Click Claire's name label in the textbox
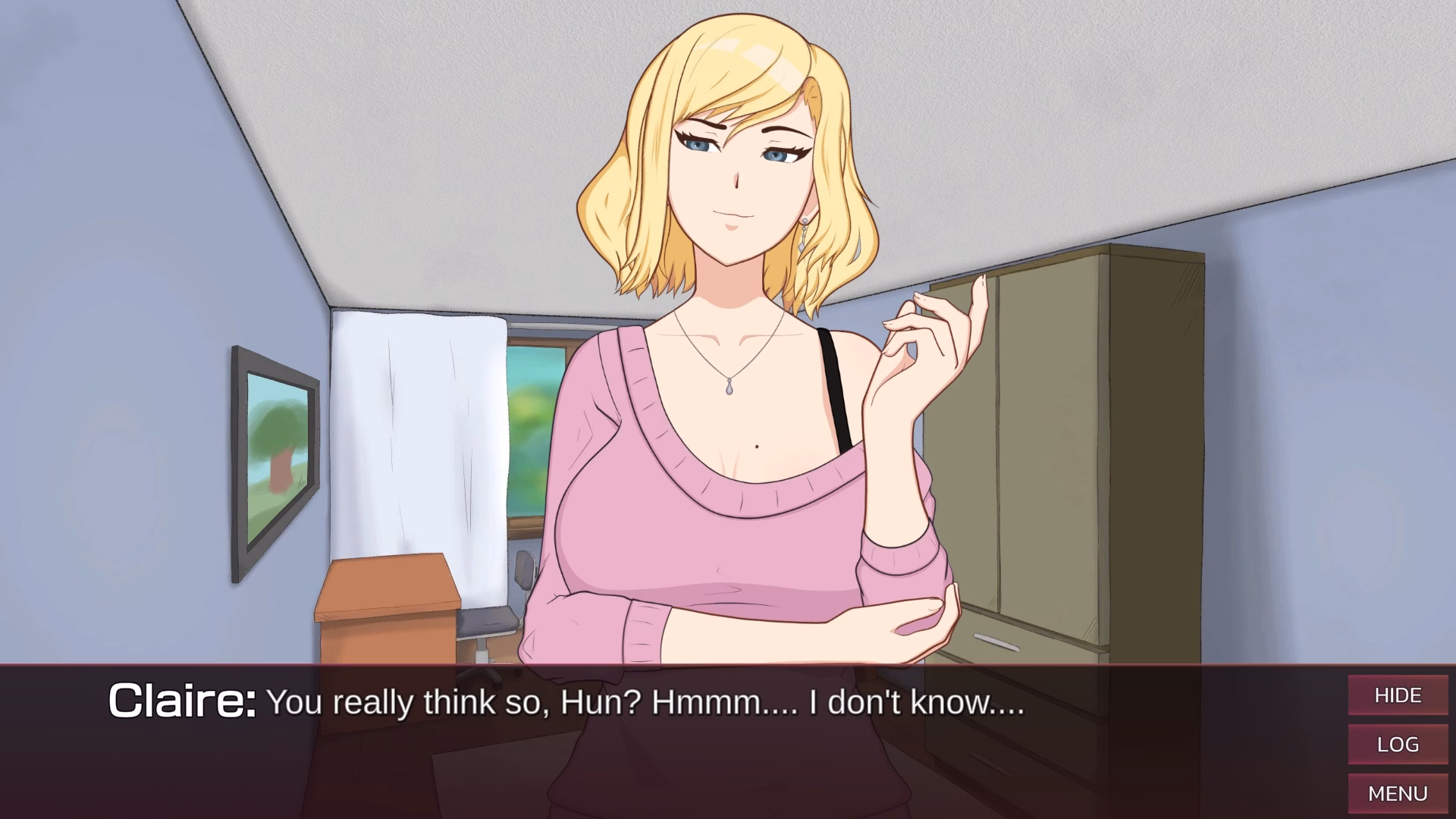The width and height of the screenshot is (1456, 819). coord(182,701)
